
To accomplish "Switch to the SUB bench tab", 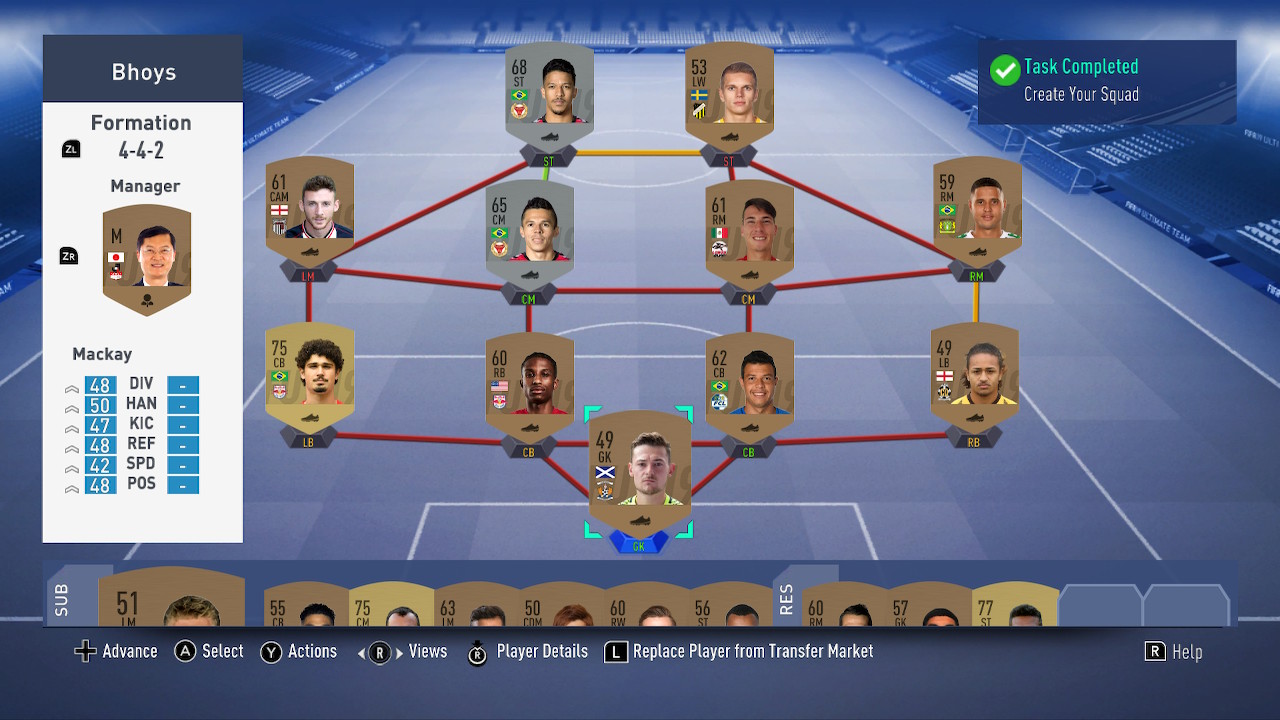I will point(60,600).
